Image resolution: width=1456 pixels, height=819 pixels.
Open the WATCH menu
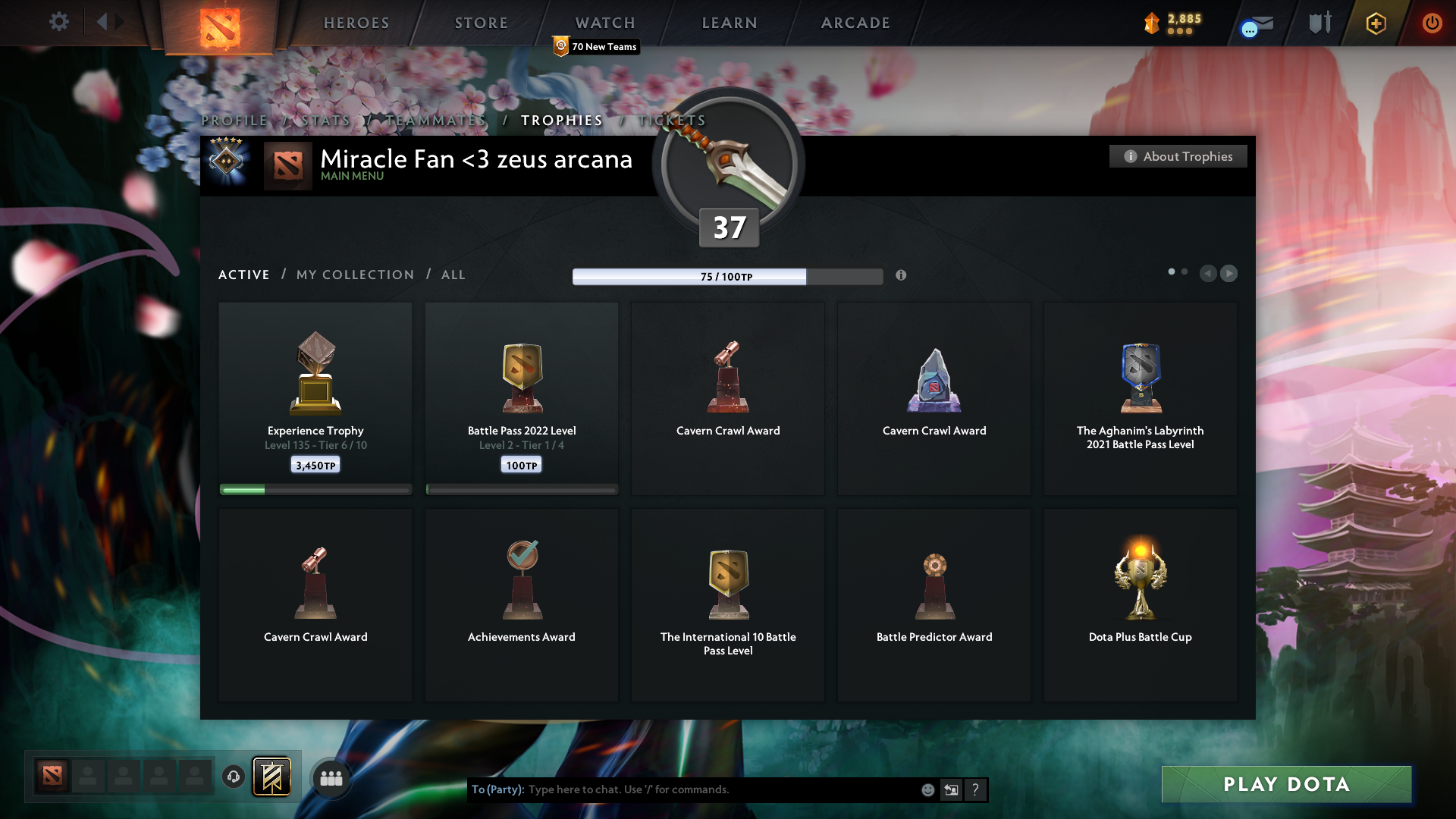coord(604,23)
